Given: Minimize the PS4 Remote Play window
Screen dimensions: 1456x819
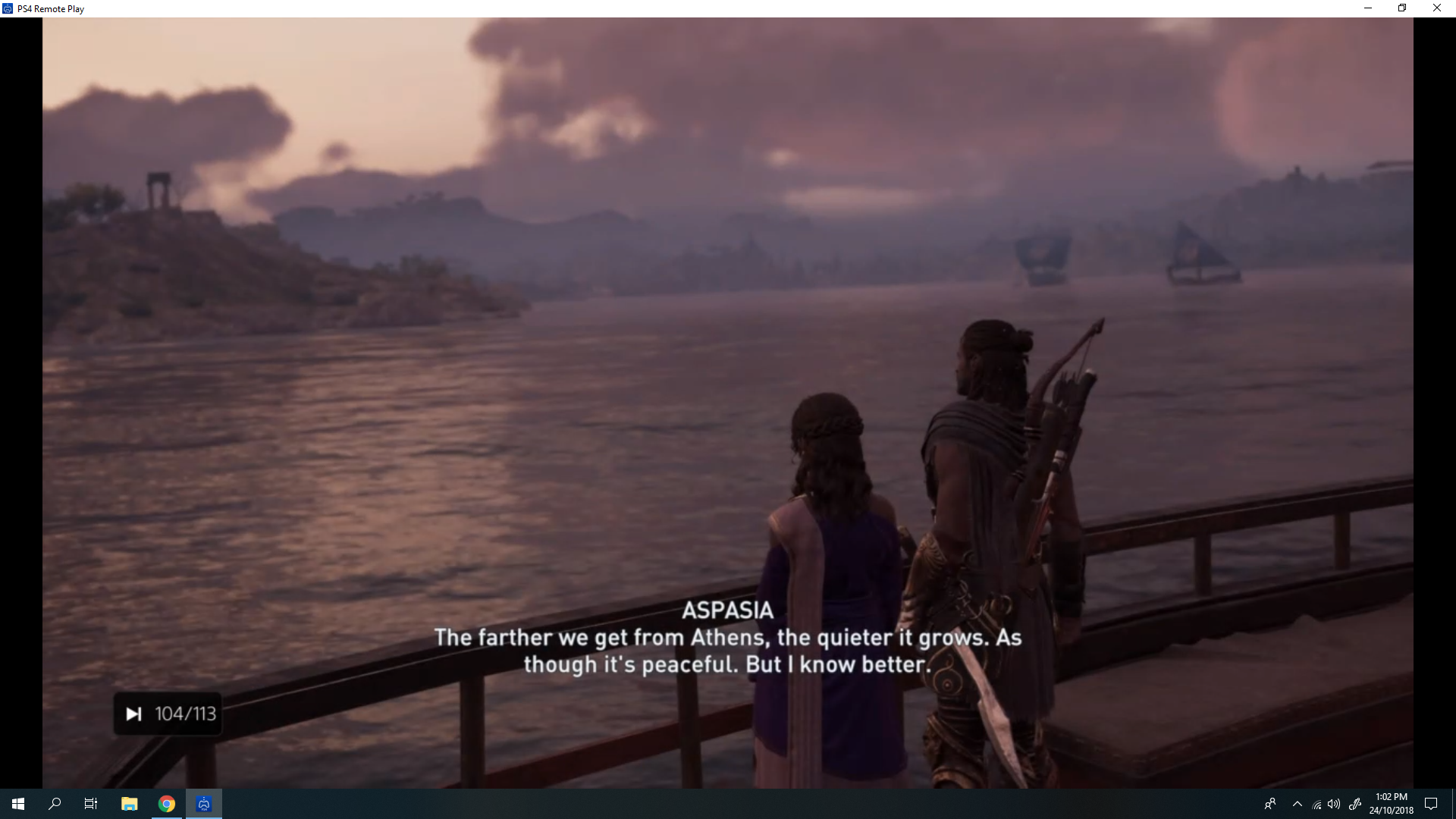Looking at the screenshot, I should 1368,8.
